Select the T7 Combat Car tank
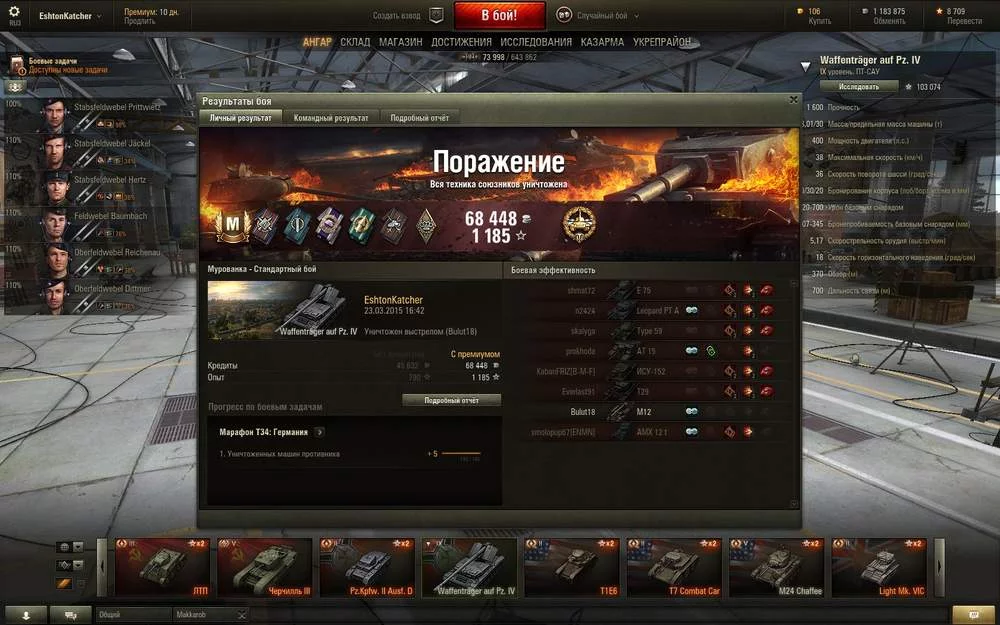The image size is (1000, 625). click(x=674, y=567)
